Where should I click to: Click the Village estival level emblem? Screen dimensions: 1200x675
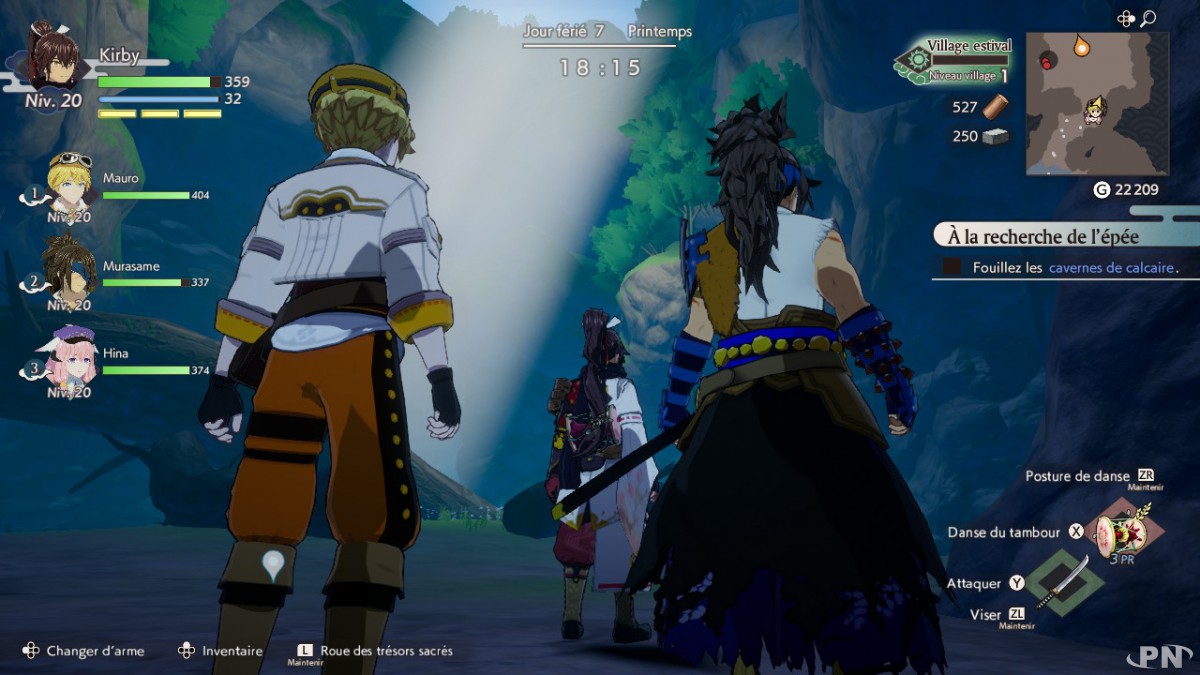pos(915,62)
